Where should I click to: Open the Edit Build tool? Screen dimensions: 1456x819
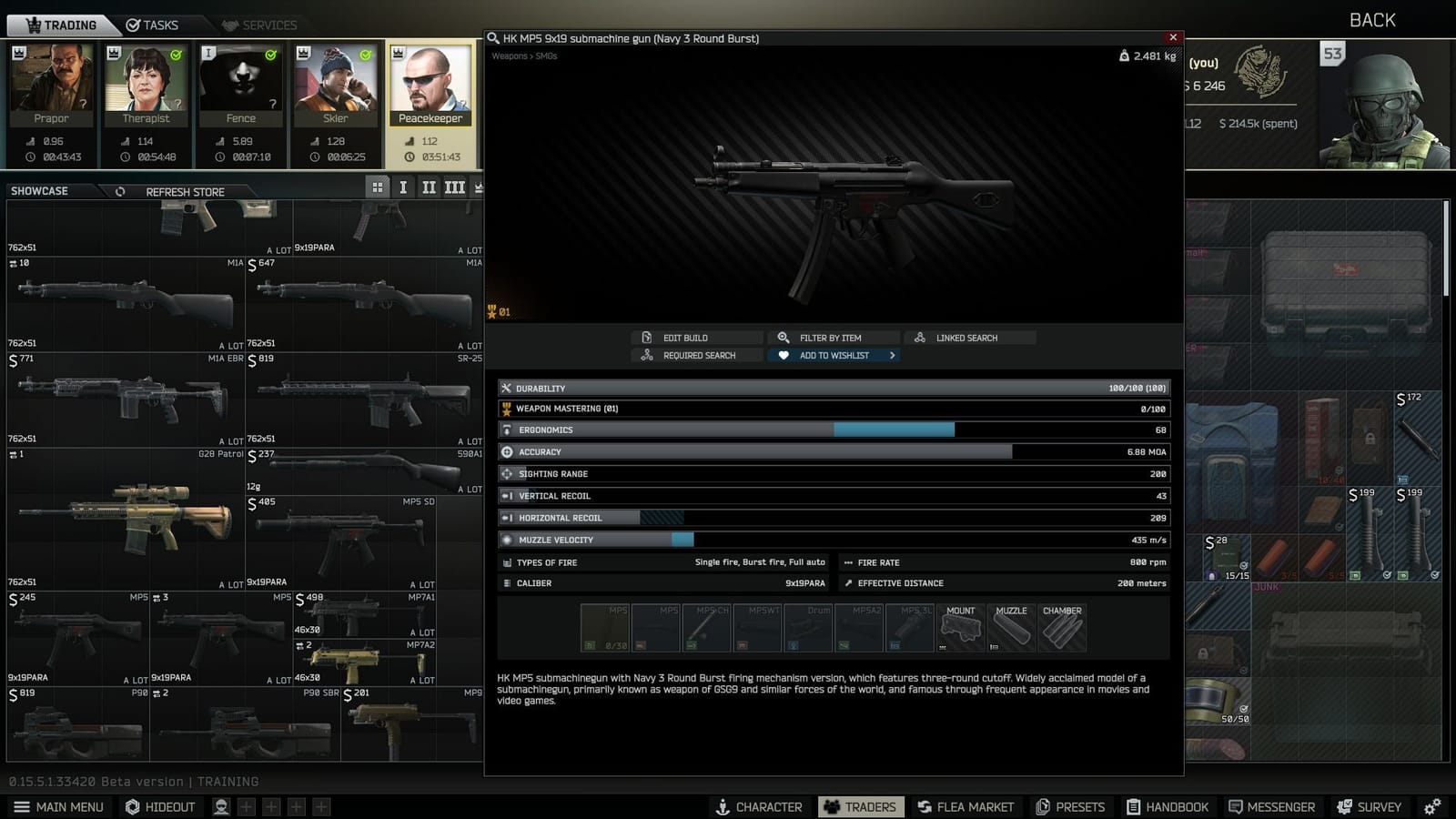(x=694, y=338)
